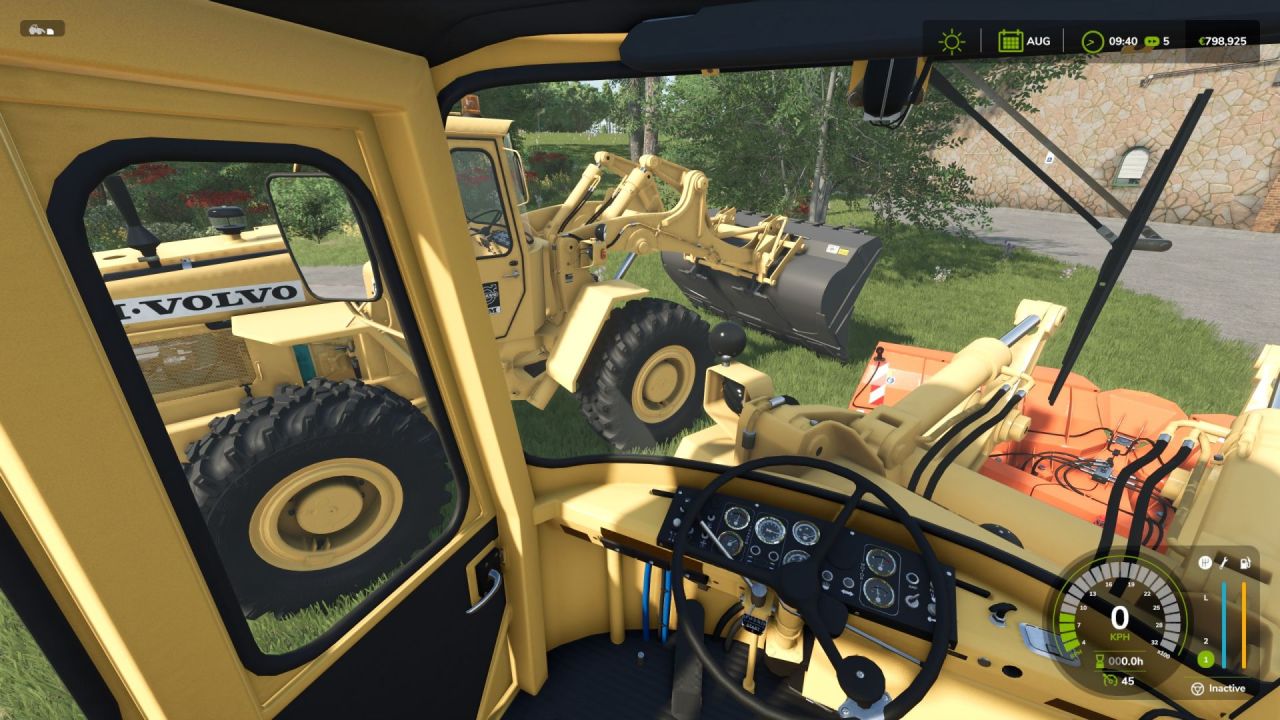Select the fuel pump icon
This screenshot has height=720, width=1280.
[1245, 561]
